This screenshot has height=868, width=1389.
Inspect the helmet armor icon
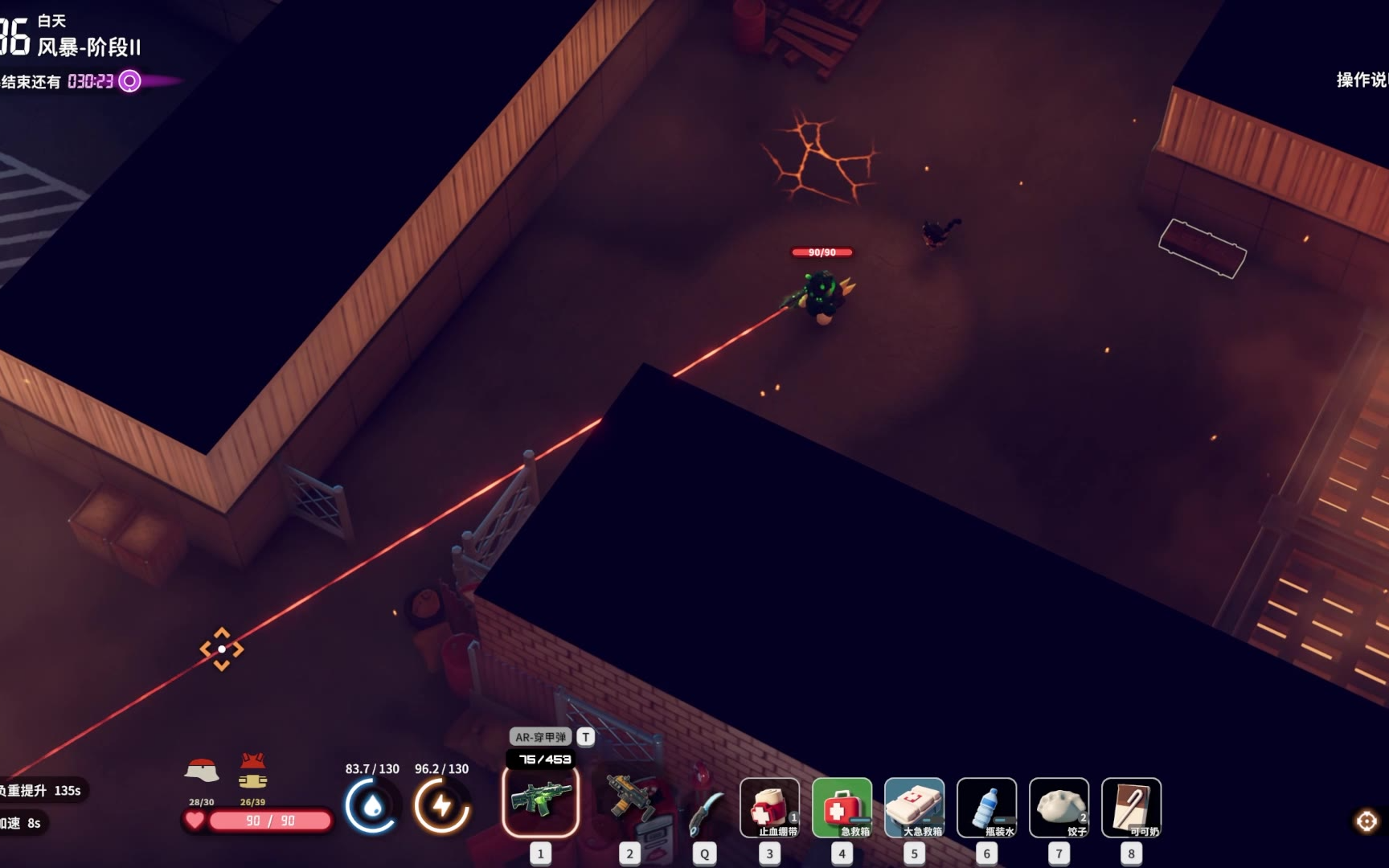click(202, 772)
